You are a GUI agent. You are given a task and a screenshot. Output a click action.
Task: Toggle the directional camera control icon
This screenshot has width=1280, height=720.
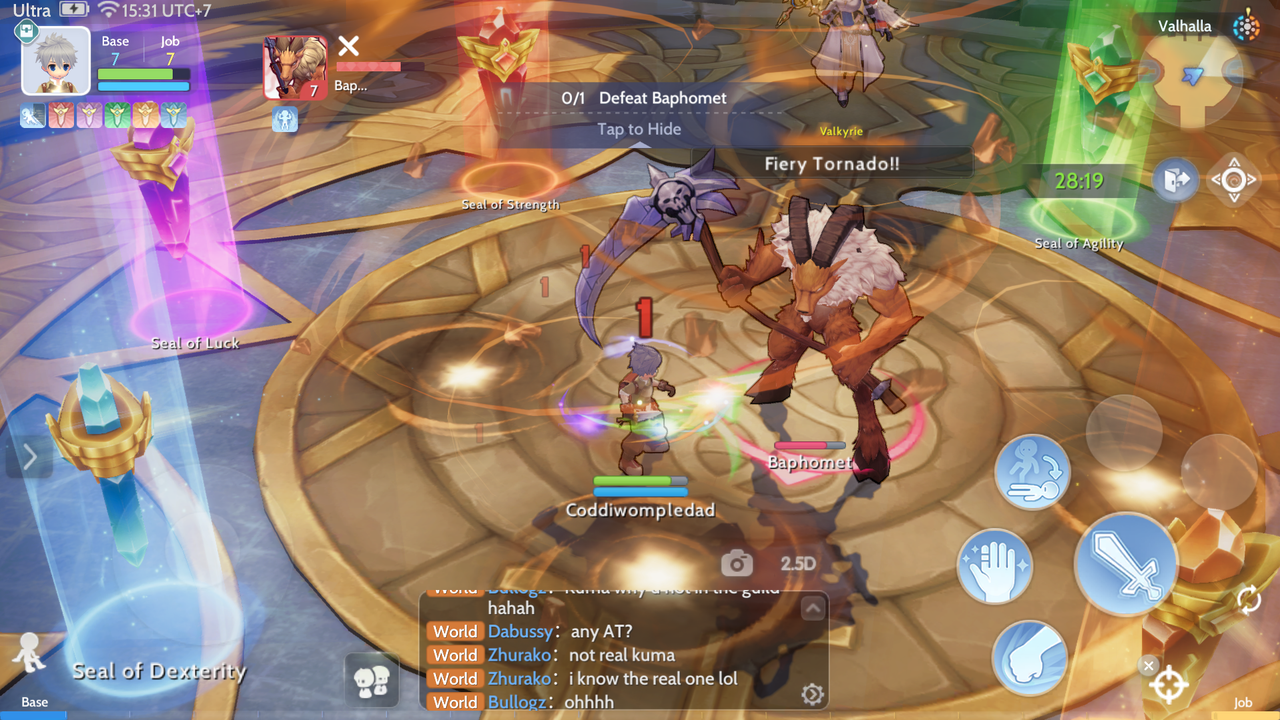1233,181
